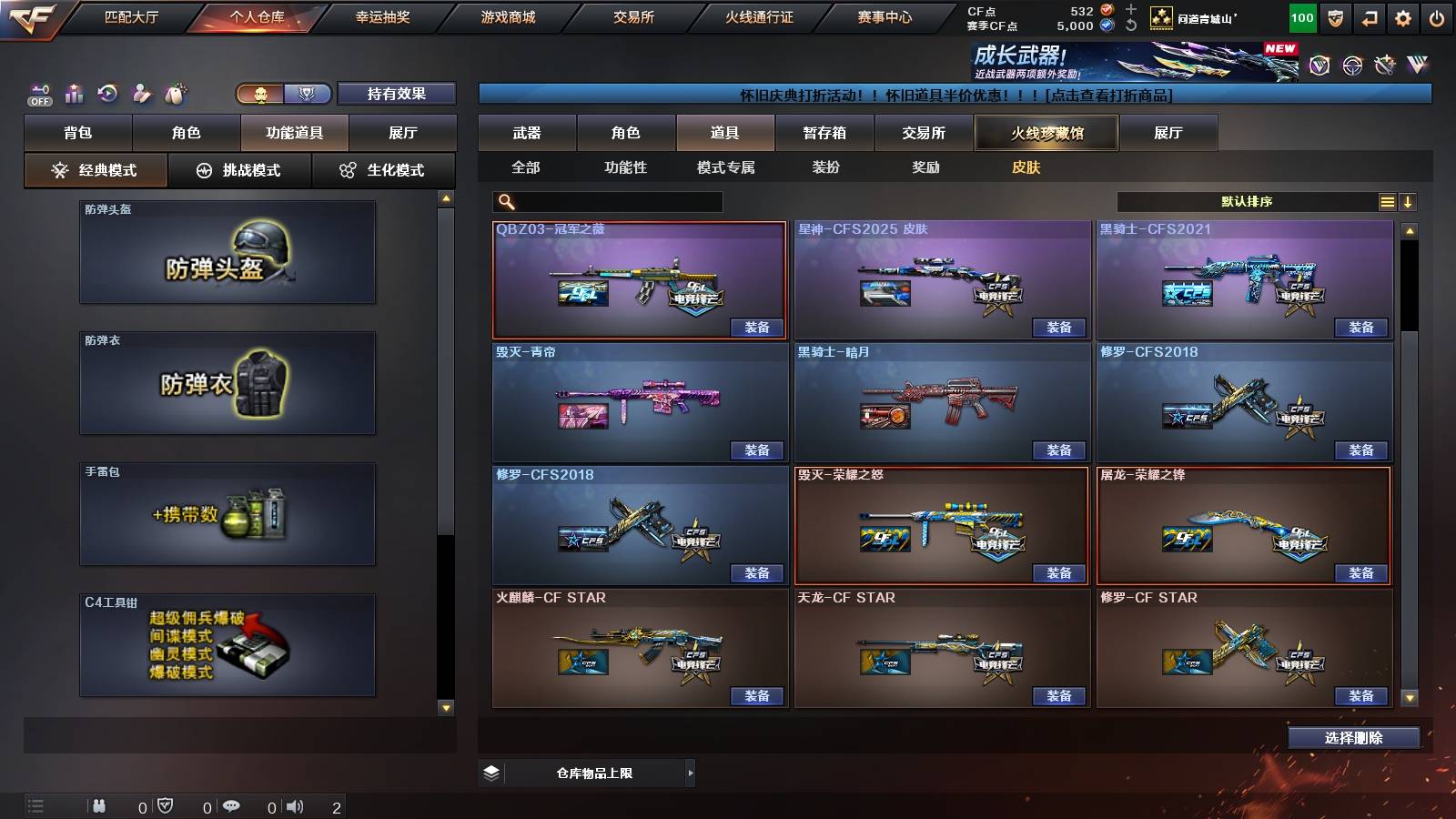Click the return/back arrow icon near settings
The image size is (1456, 819).
(x=1369, y=17)
